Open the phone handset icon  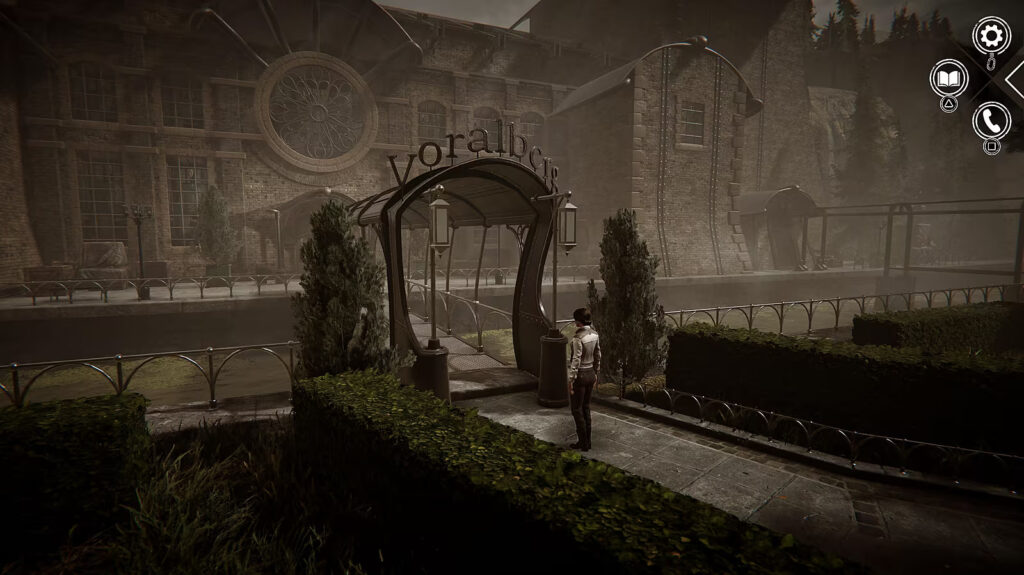(991, 121)
